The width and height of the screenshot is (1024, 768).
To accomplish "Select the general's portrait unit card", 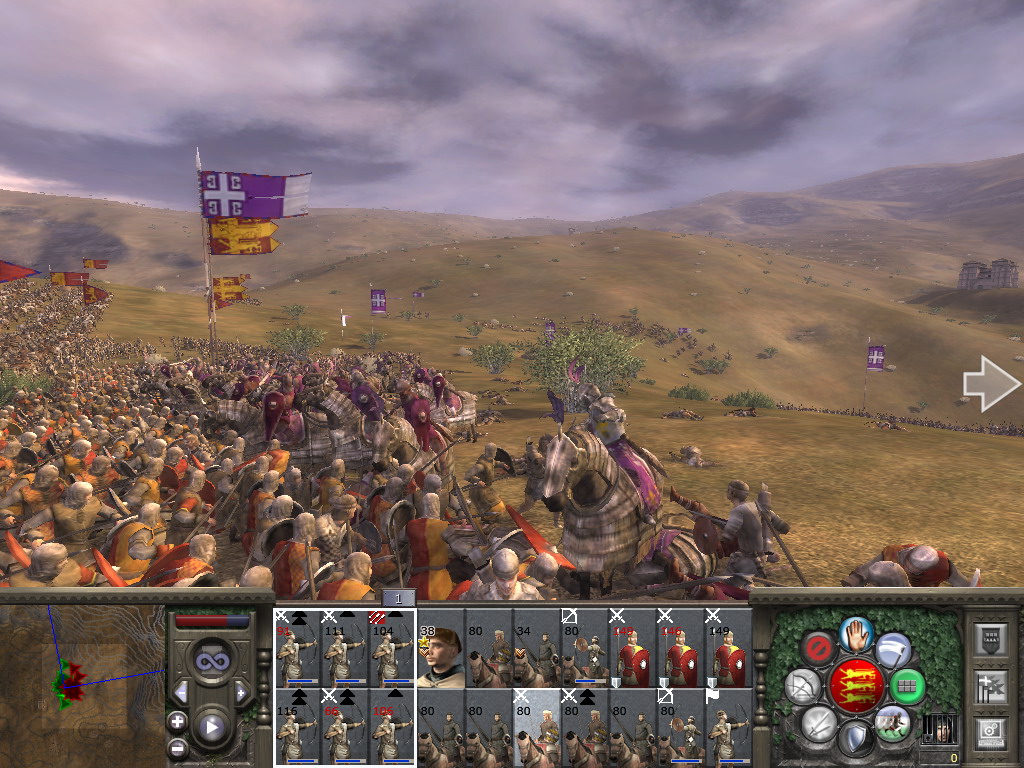I will click(x=440, y=648).
